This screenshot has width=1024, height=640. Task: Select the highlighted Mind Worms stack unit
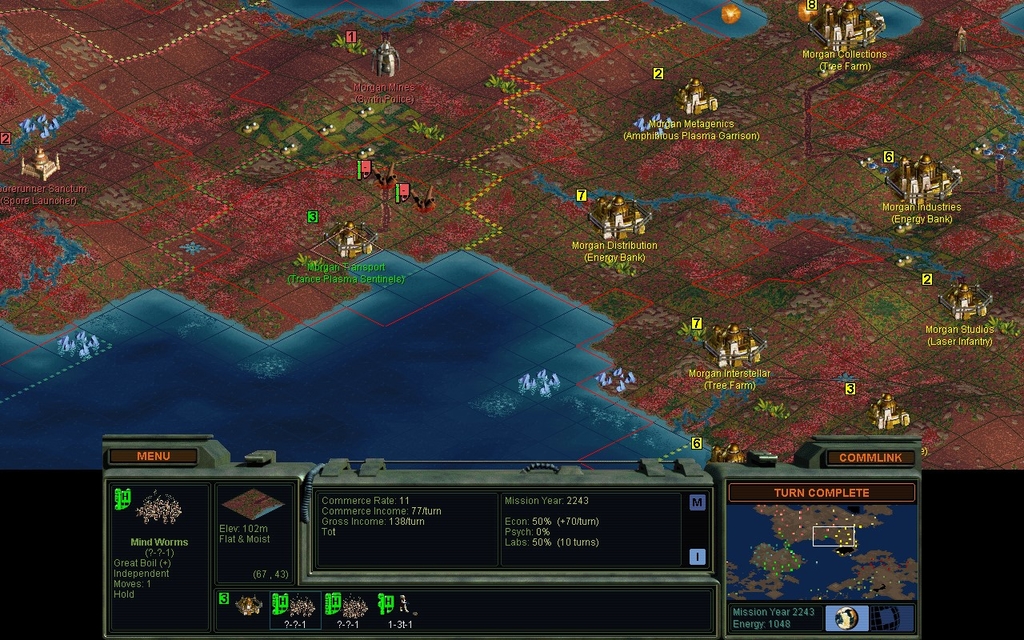pyautogui.click(x=295, y=606)
